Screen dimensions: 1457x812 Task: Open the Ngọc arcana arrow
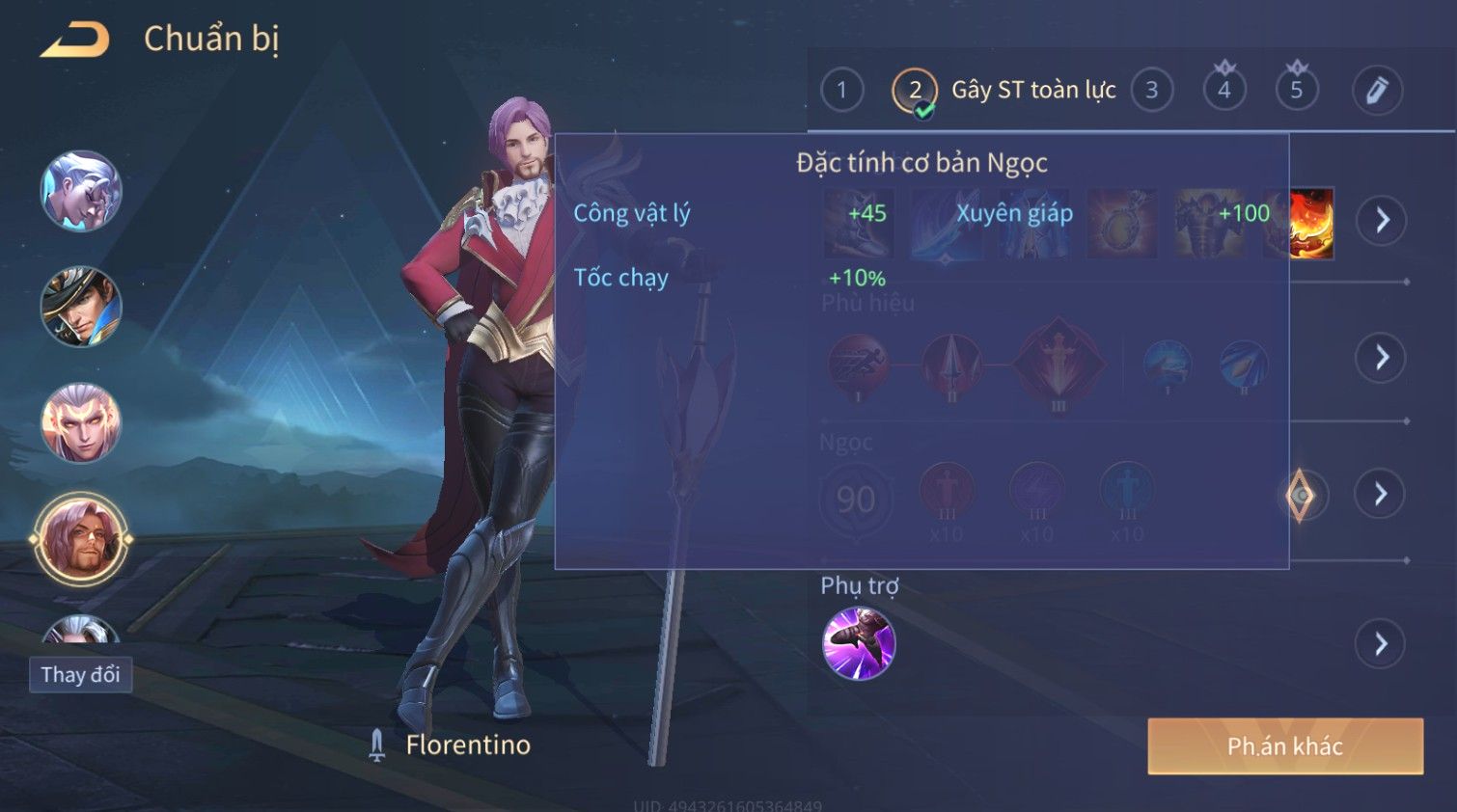tap(1380, 495)
